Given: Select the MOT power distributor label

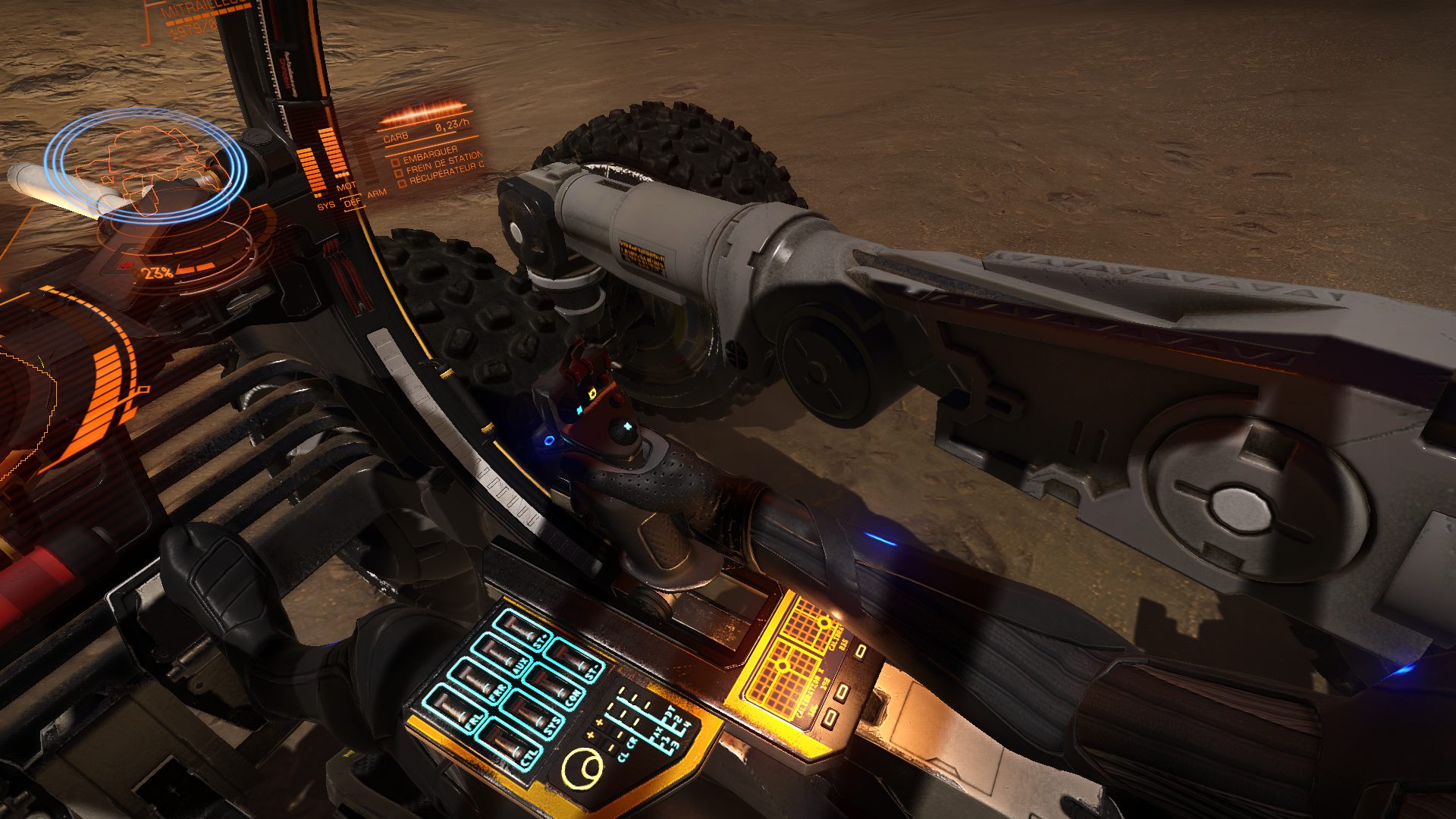Looking at the screenshot, I should click(346, 187).
